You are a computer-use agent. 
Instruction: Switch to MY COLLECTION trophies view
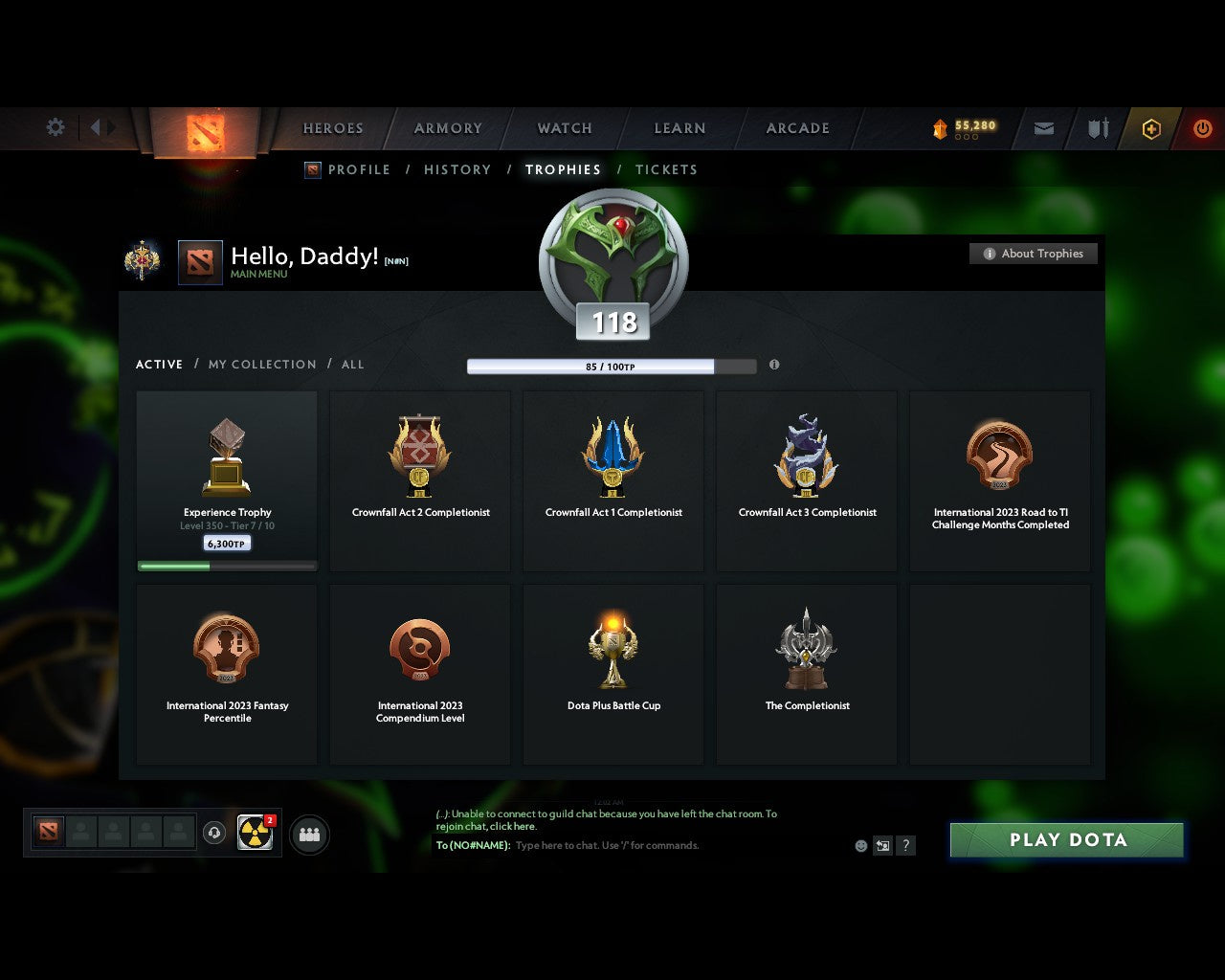coord(261,365)
